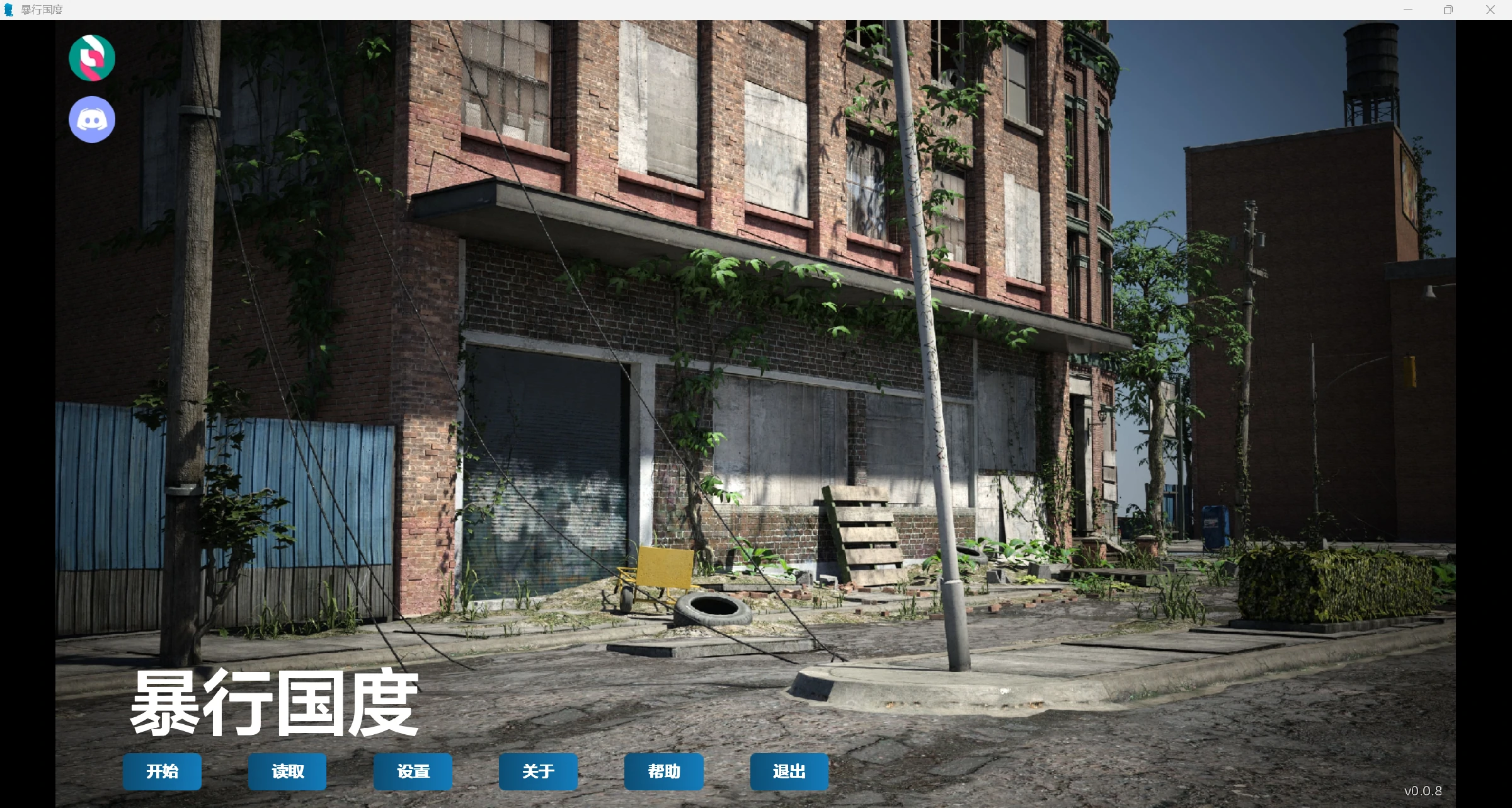
Task: Open the Discord link icon
Action: tap(92, 119)
